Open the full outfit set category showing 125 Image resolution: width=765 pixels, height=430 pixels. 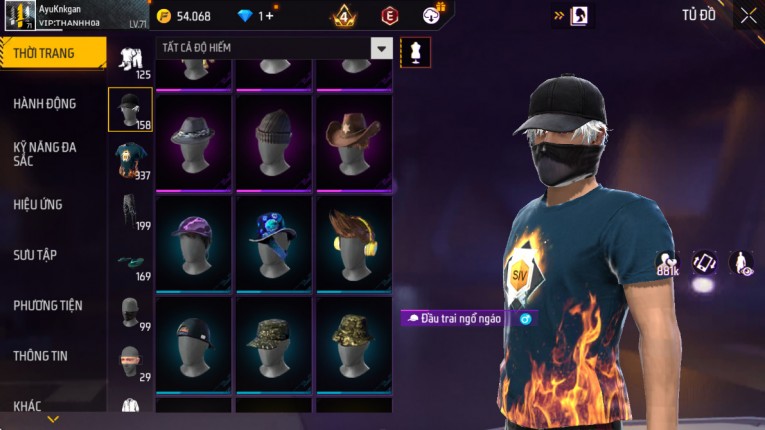130,61
